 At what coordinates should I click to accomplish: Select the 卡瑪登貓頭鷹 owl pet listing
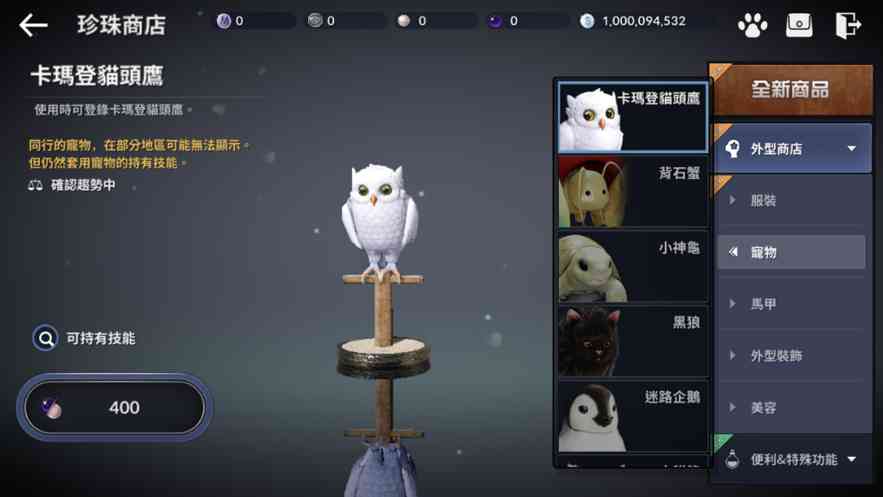point(631,117)
